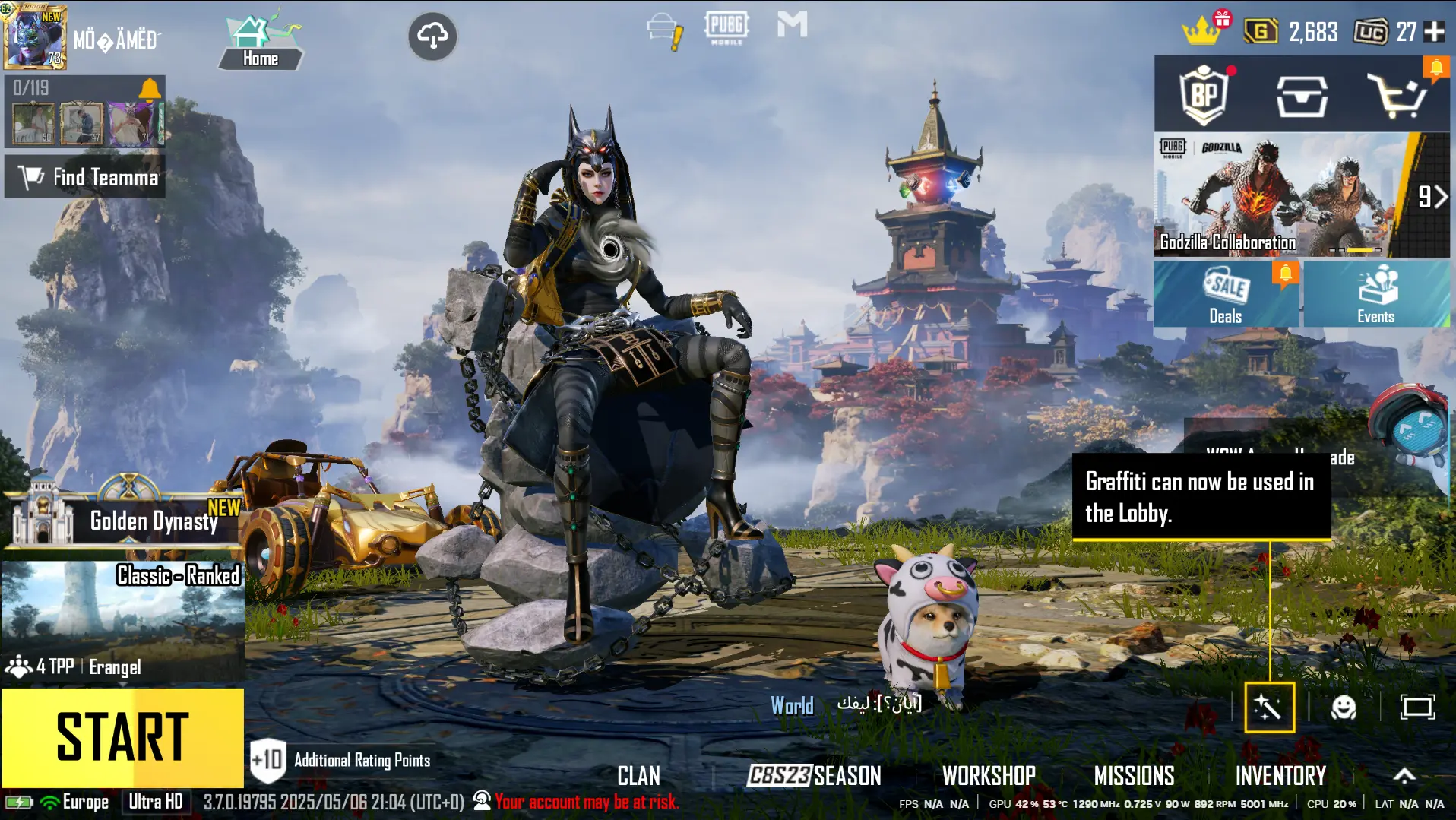Viewport: 1456px width, 820px height.
Task: Open the BP Royale Pass icon
Action: 1203,94
